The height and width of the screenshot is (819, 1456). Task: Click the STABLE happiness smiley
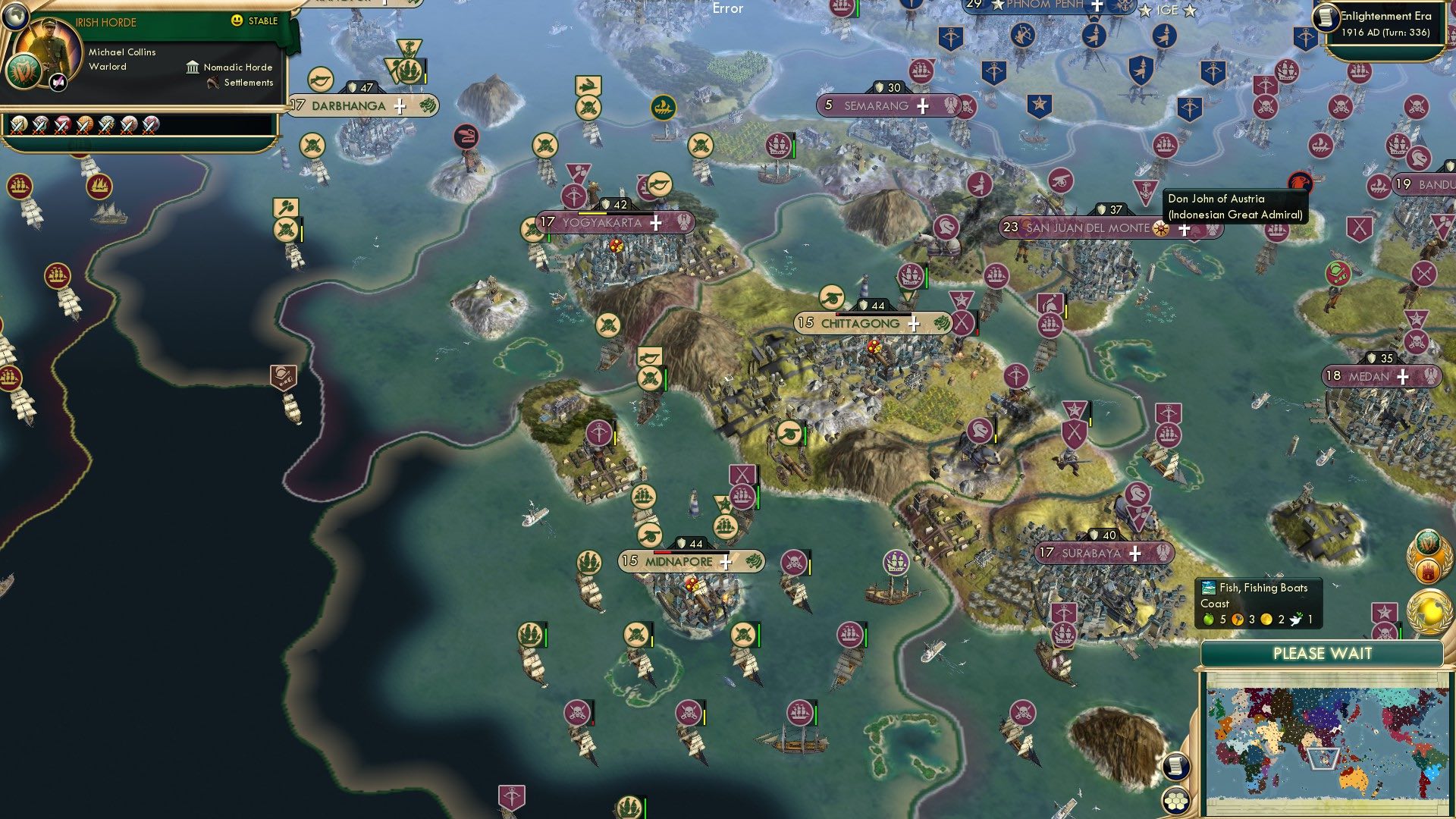tap(237, 21)
